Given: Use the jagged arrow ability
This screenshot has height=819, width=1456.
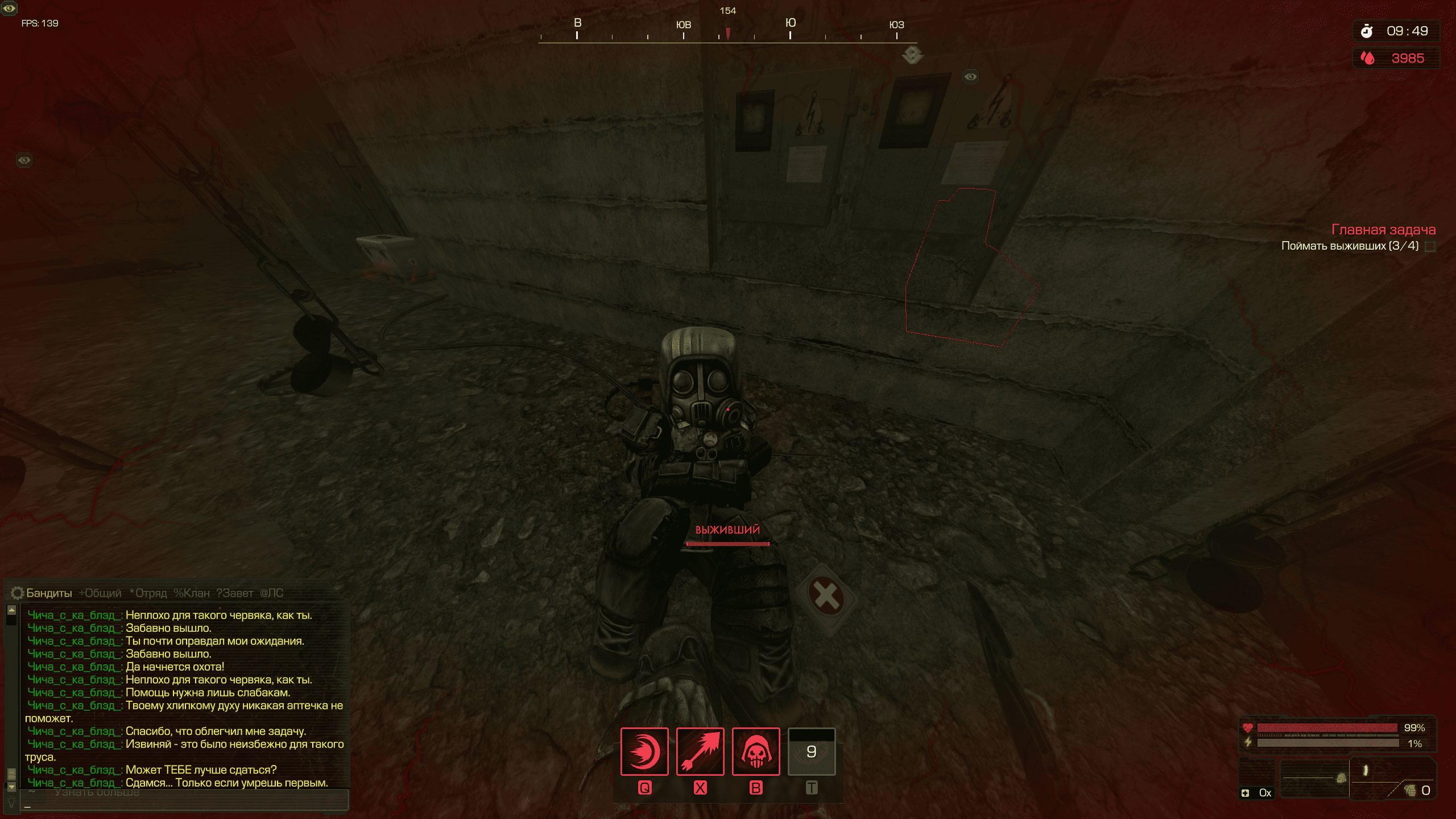Looking at the screenshot, I should (x=700, y=751).
